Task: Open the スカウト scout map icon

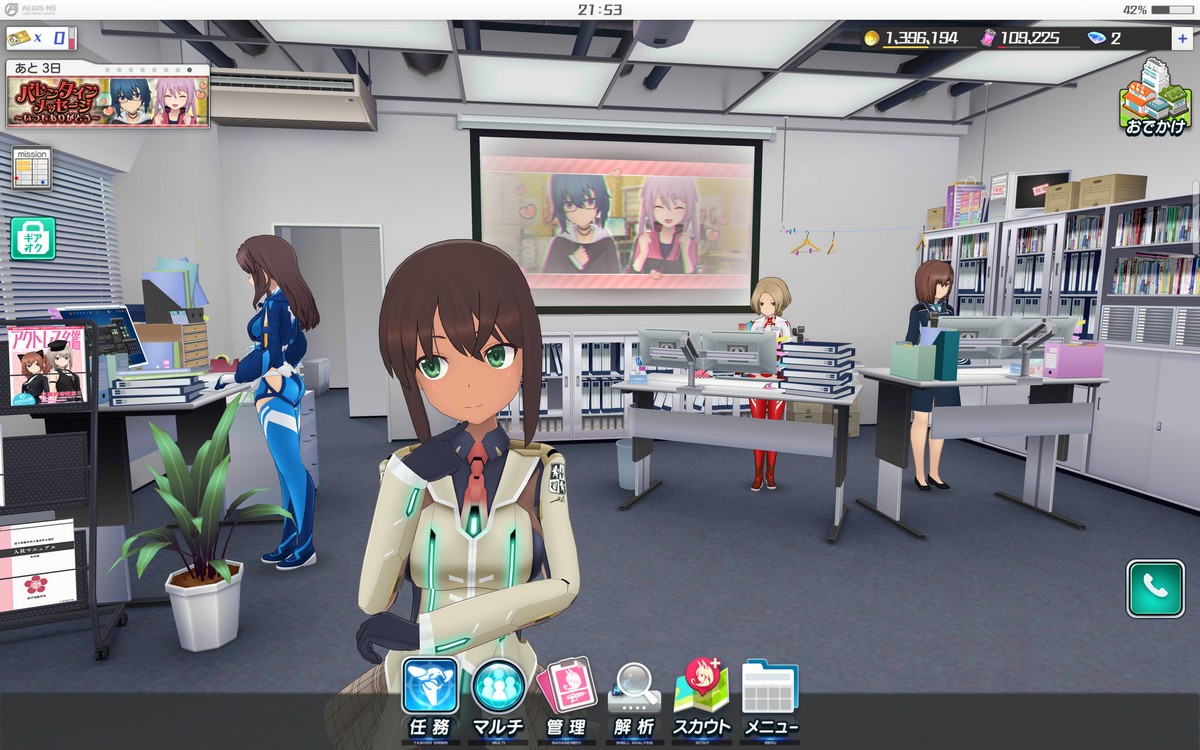Action: pos(701,695)
